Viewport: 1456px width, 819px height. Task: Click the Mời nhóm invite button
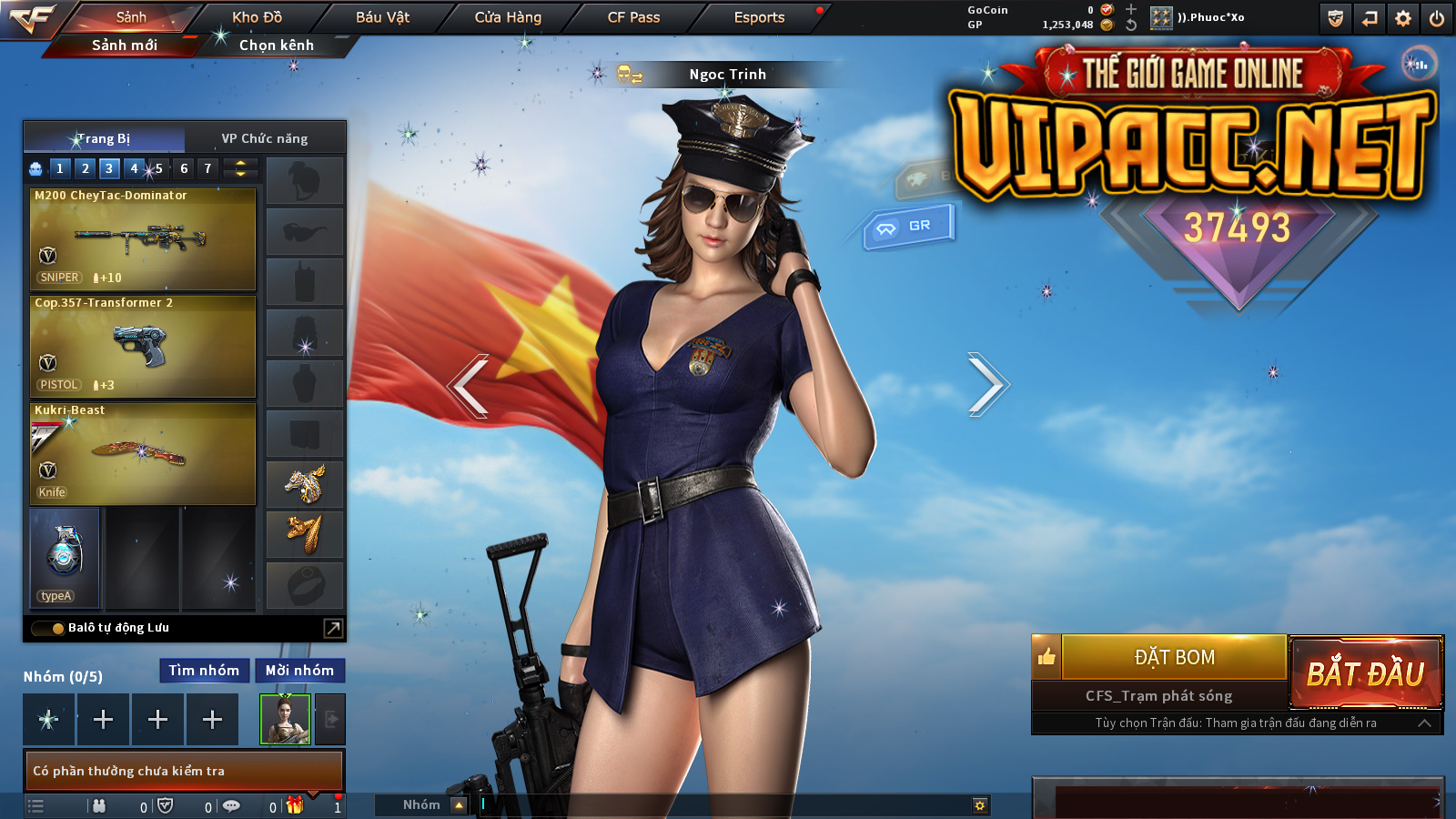pos(299,671)
